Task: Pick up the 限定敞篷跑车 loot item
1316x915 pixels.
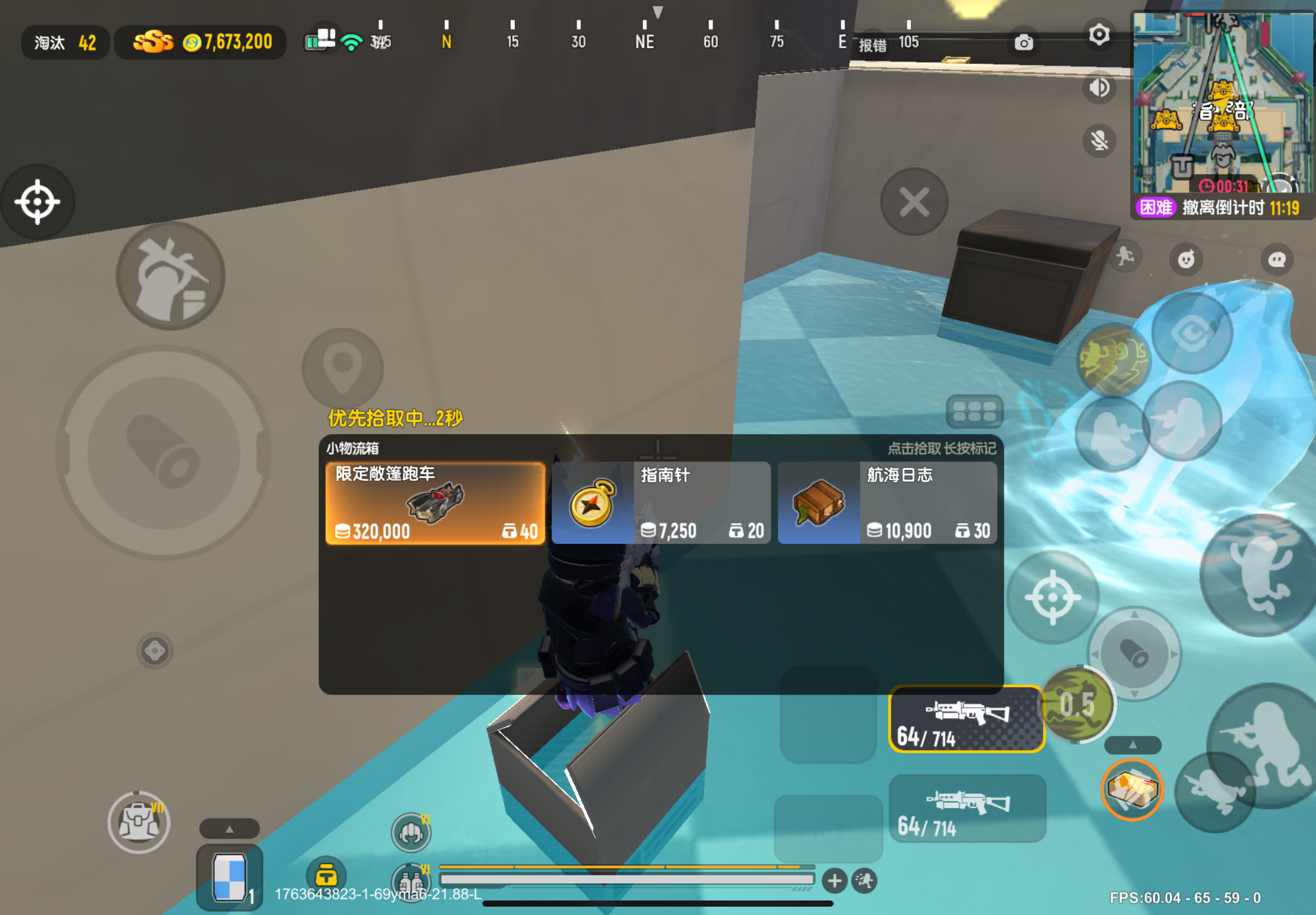Action: tap(434, 503)
